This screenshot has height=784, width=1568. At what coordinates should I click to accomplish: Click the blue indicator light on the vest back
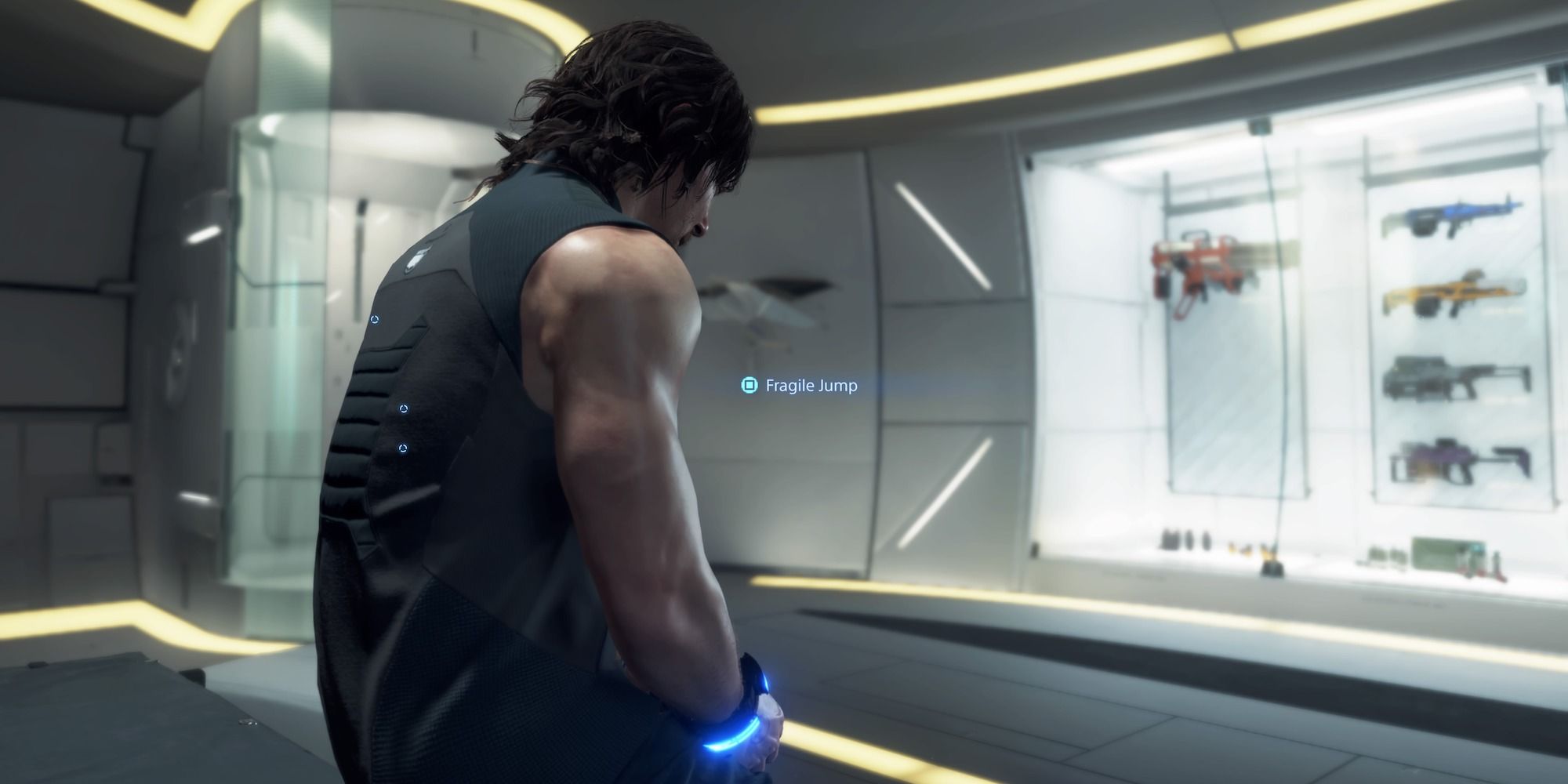375,318
